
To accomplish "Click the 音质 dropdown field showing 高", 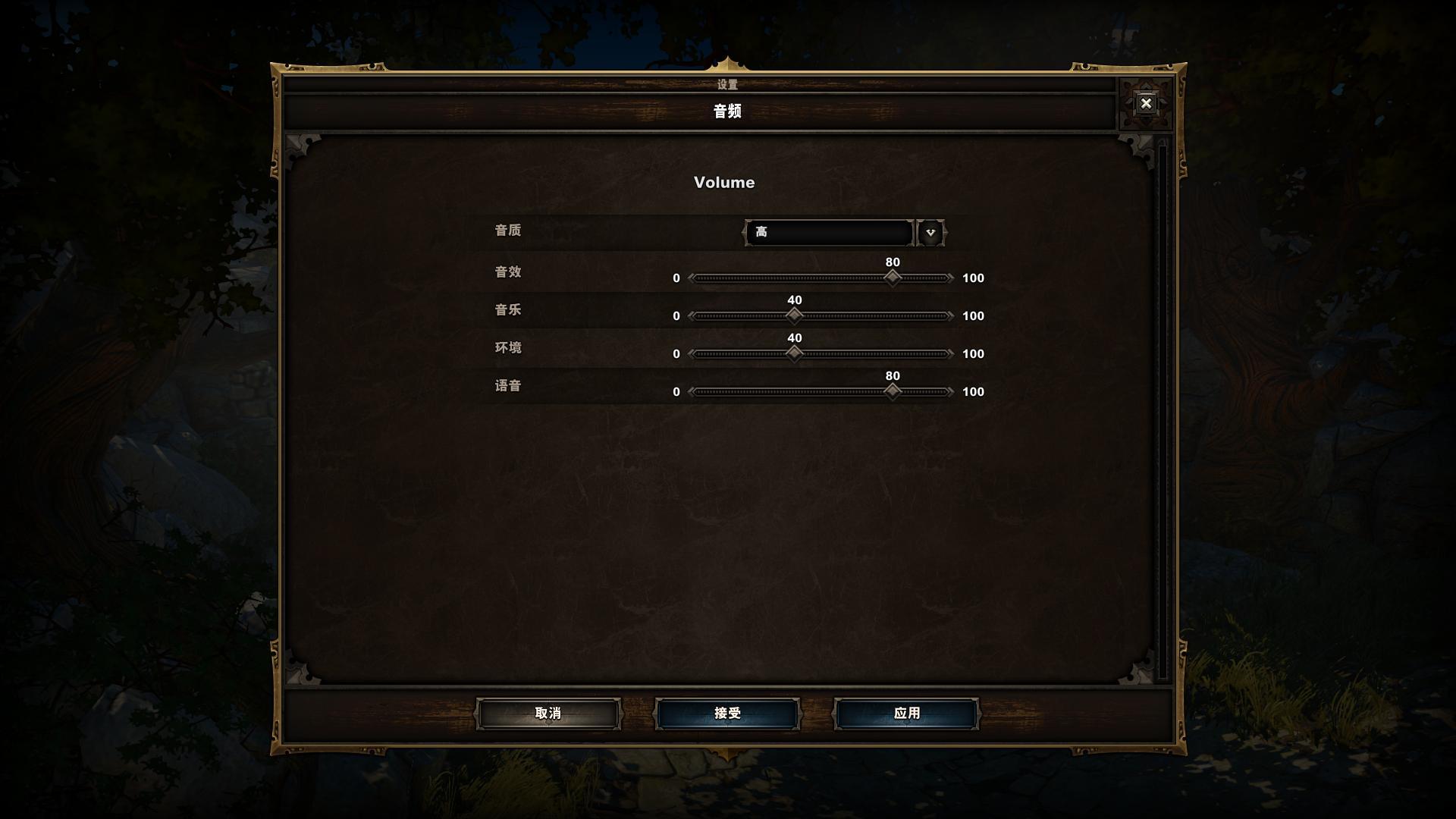I will pyautogui.click(x=829, y=233).
